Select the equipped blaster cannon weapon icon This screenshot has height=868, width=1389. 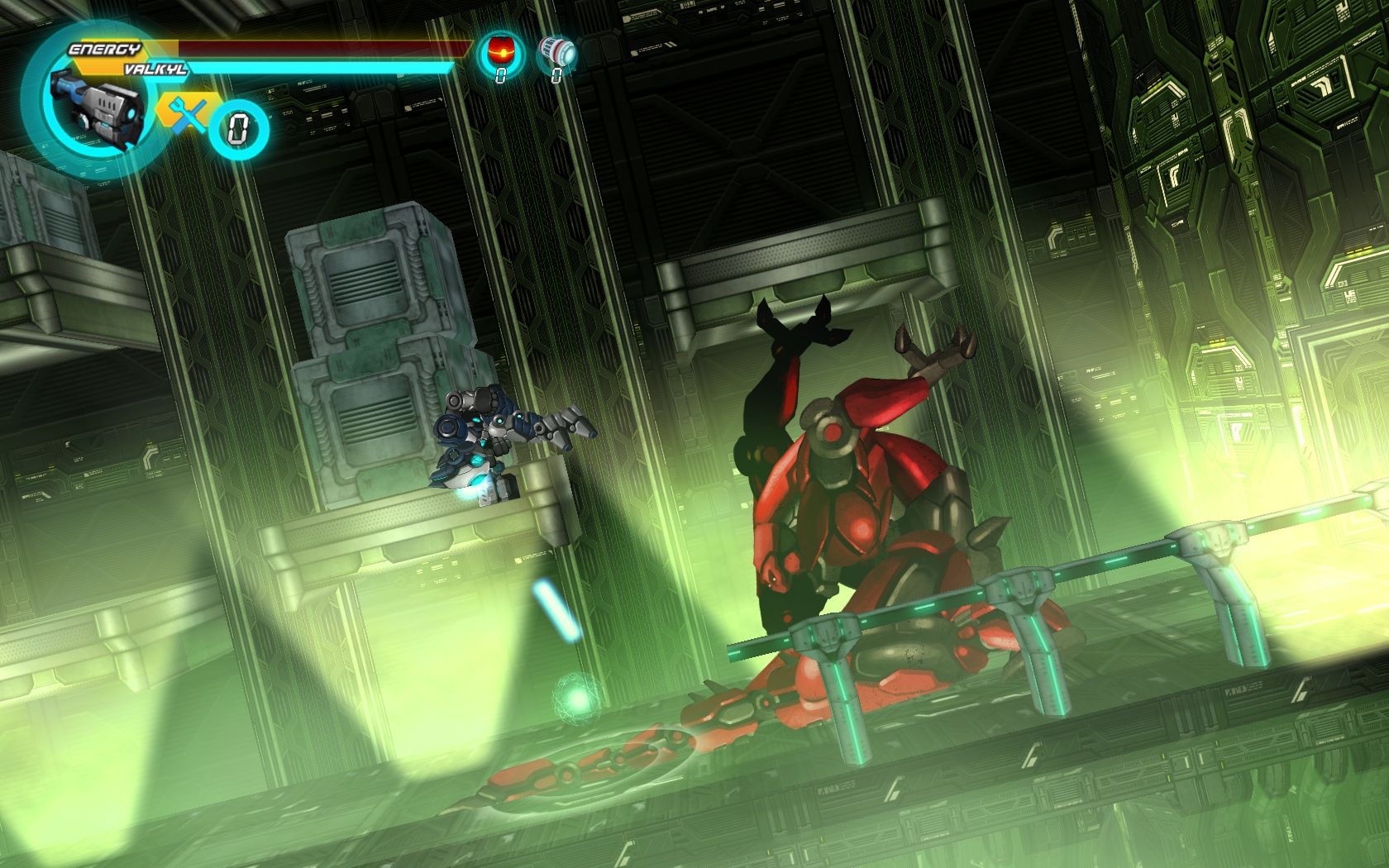(92, 107)
